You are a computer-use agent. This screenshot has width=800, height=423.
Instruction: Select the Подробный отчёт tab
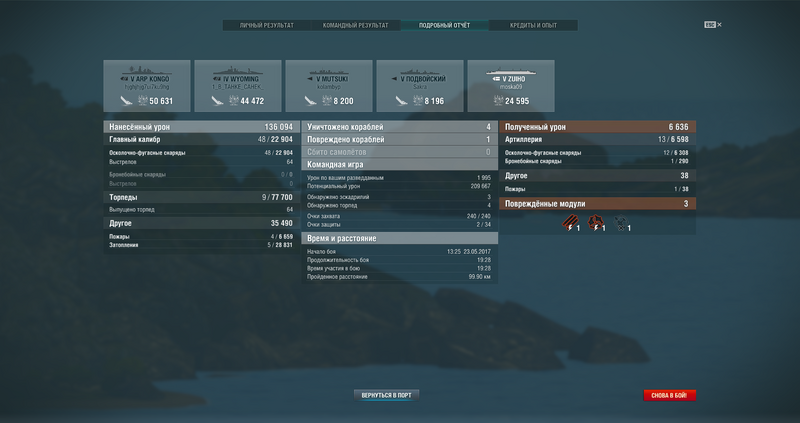[444, 25]
